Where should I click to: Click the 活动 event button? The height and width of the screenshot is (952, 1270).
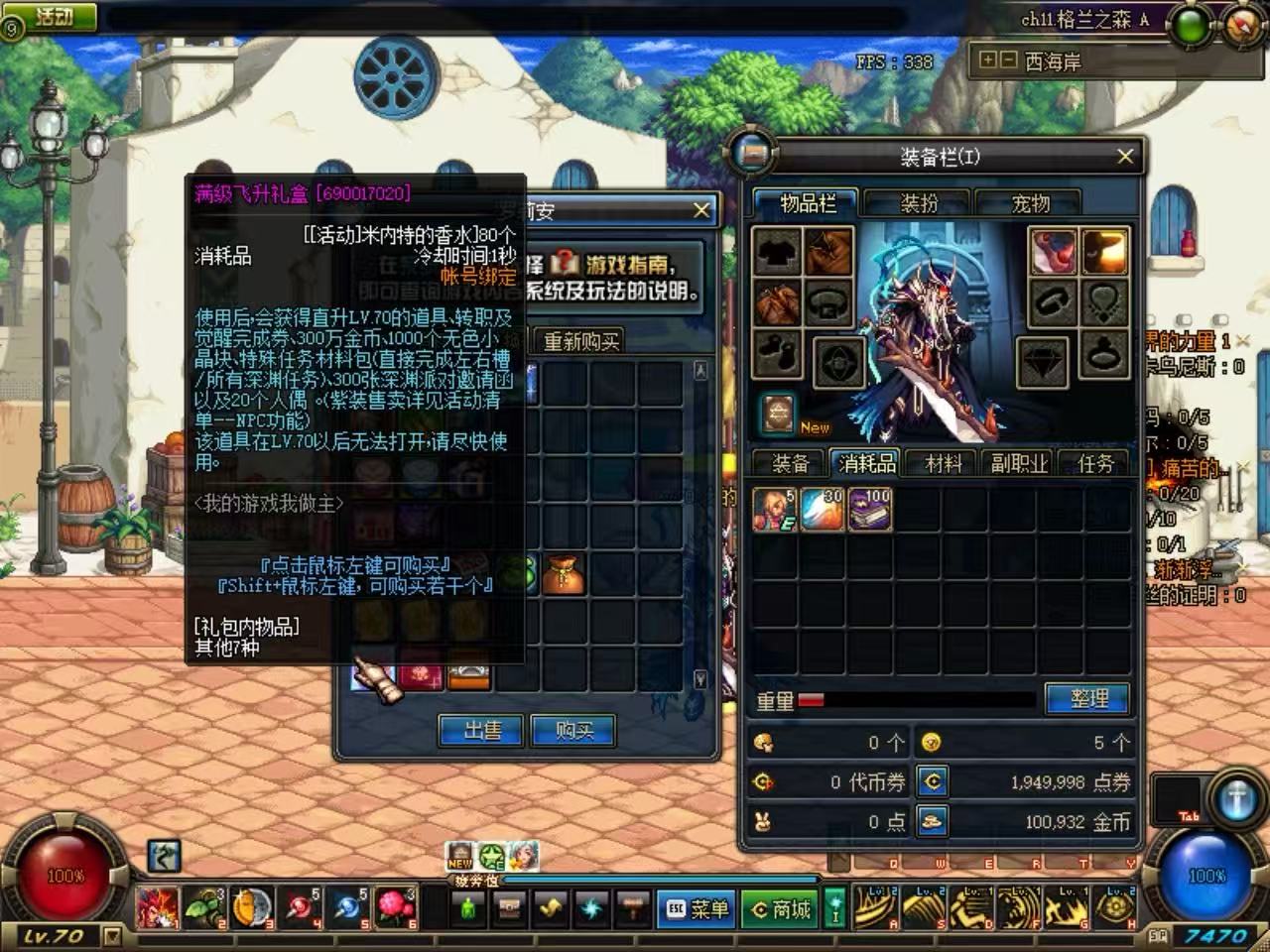54,16
